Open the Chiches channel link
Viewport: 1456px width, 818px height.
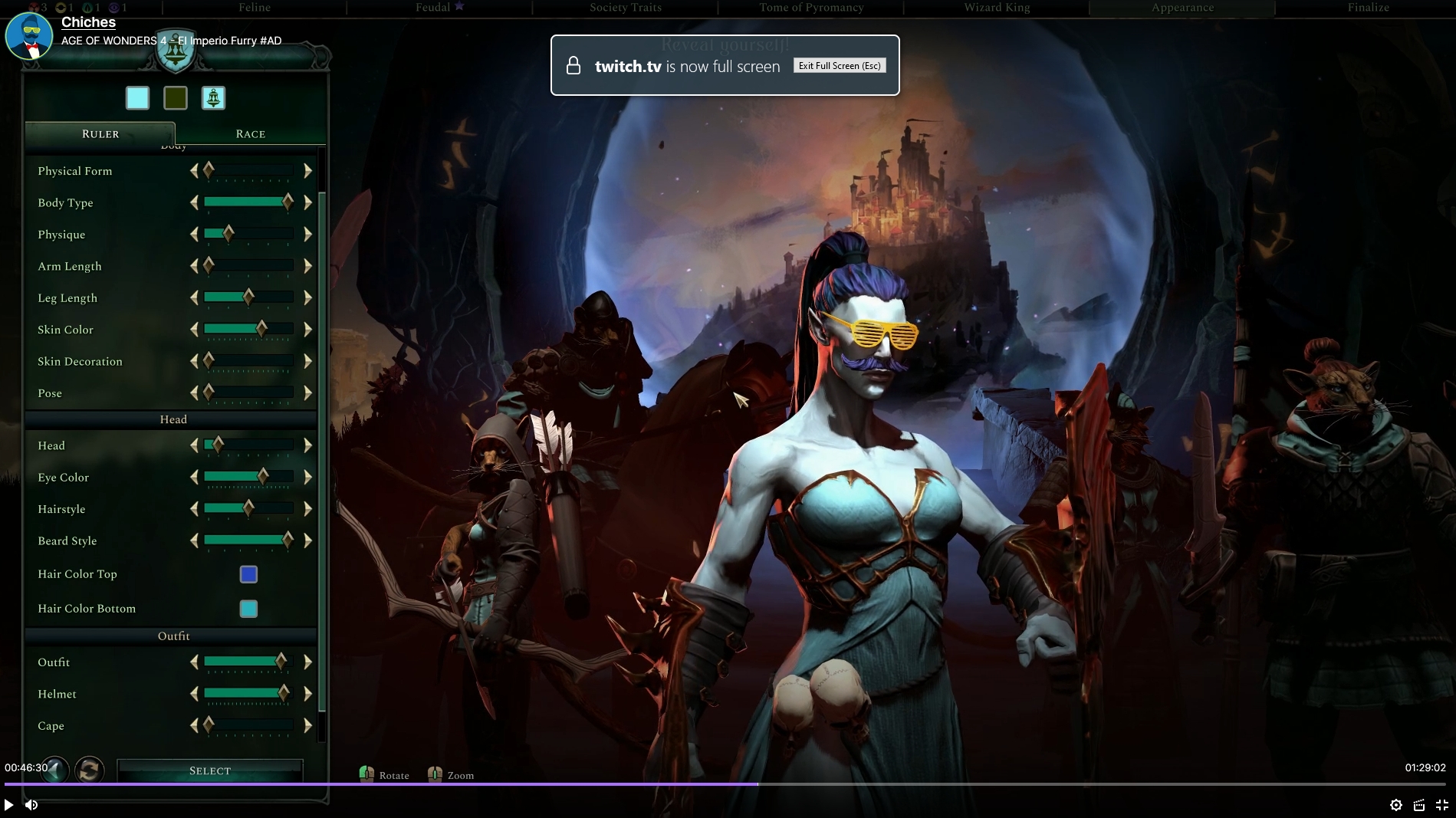[88, 23]
